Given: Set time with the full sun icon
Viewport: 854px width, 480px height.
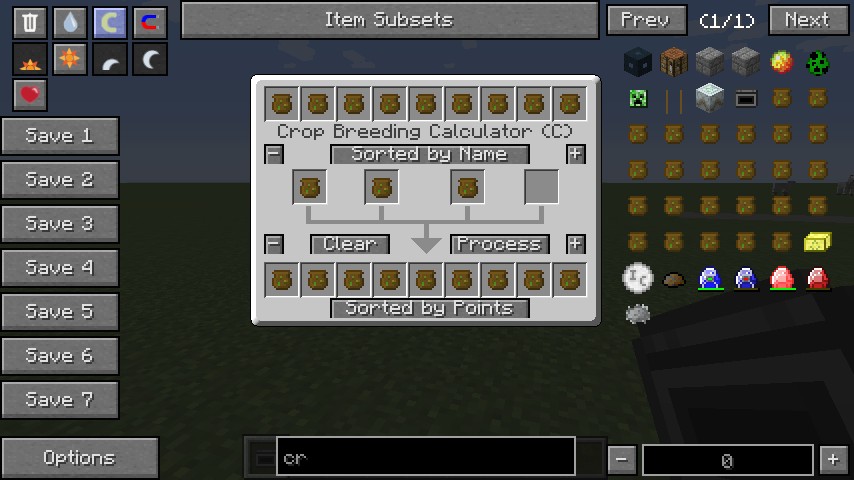Looking at the screenshot, I should [x=70, y=60].
